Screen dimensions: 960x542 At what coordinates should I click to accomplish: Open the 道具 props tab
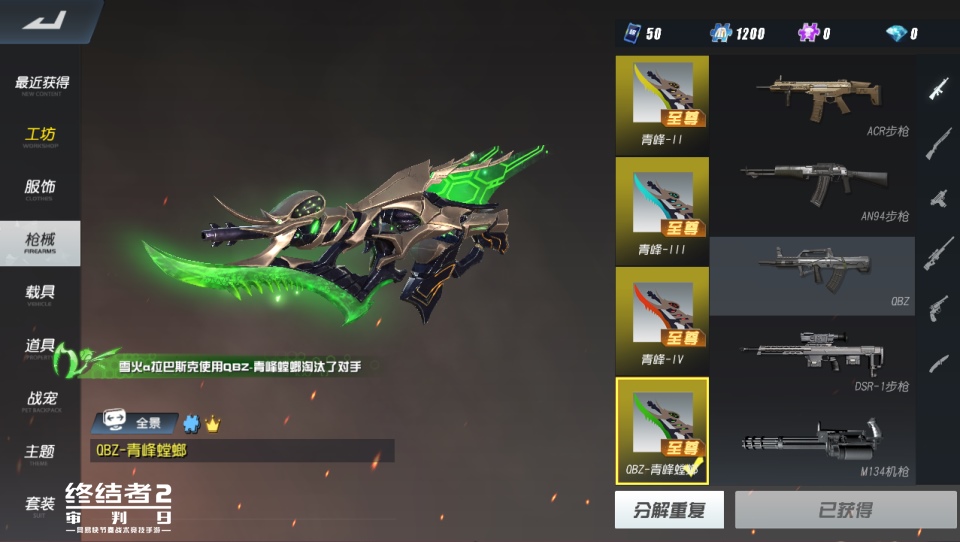point(41,348)
